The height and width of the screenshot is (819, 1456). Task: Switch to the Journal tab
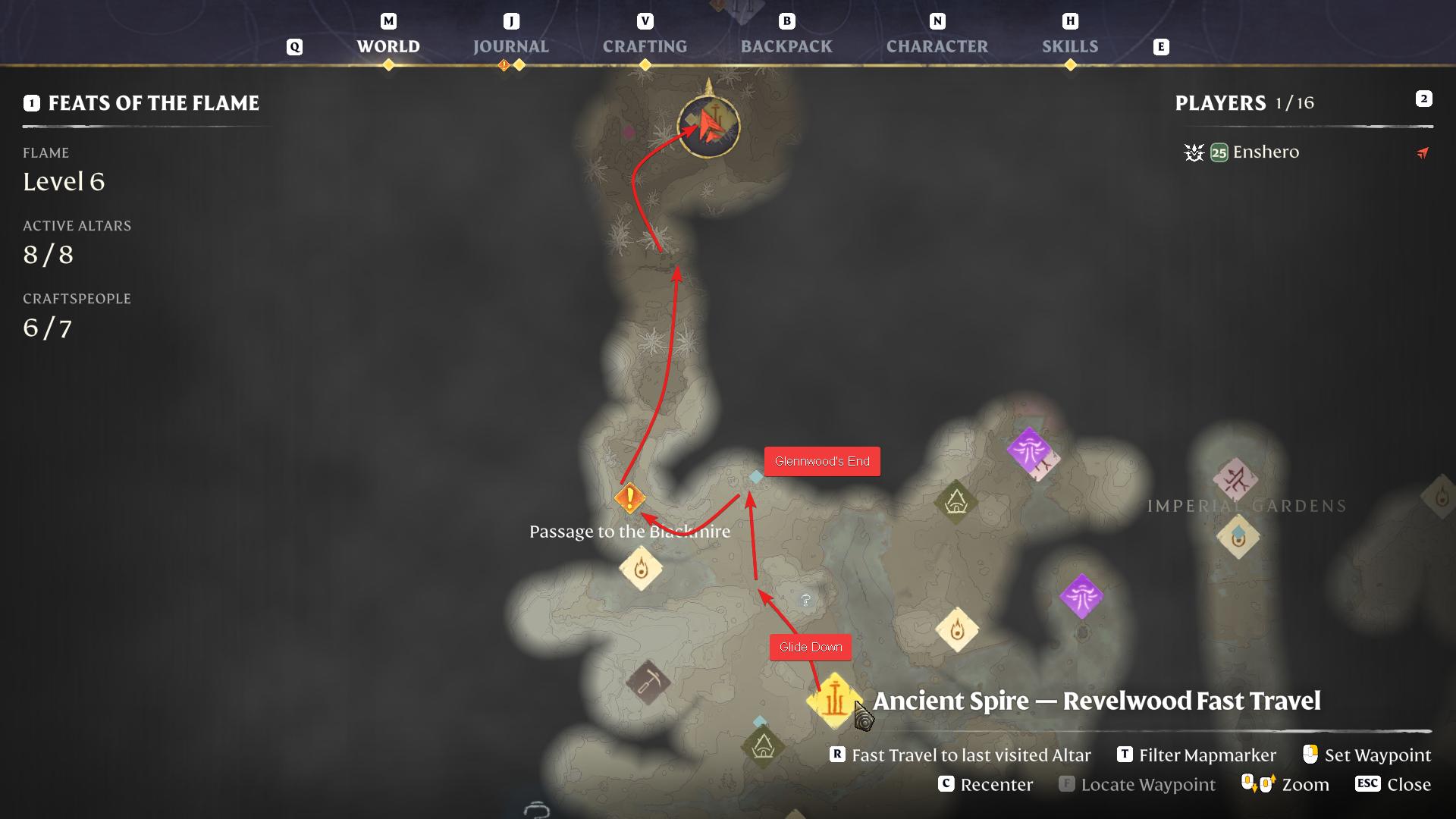510,46
